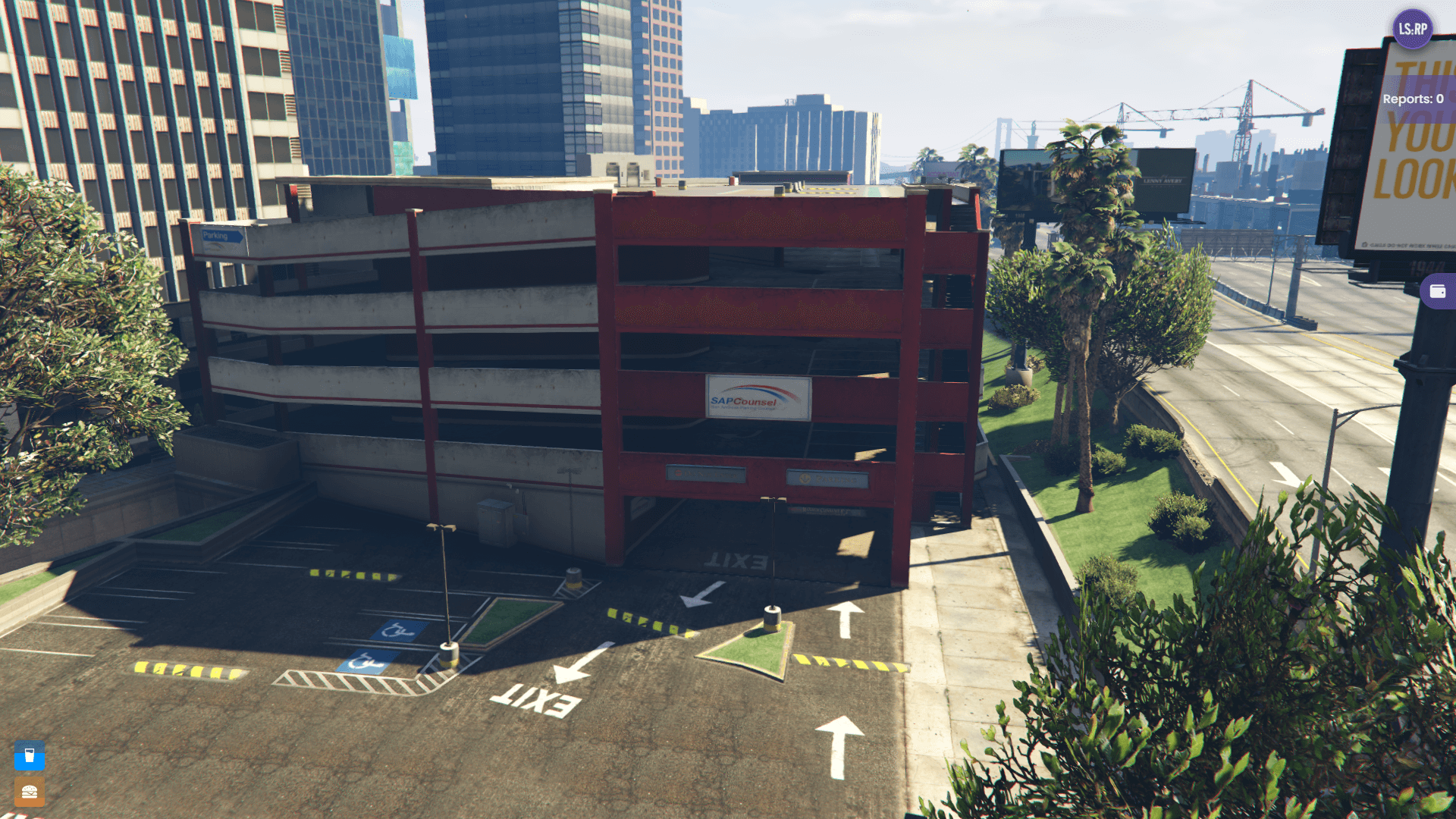
Task: Click the LS:RP circular server badge
Action: tap(1412, 30)
